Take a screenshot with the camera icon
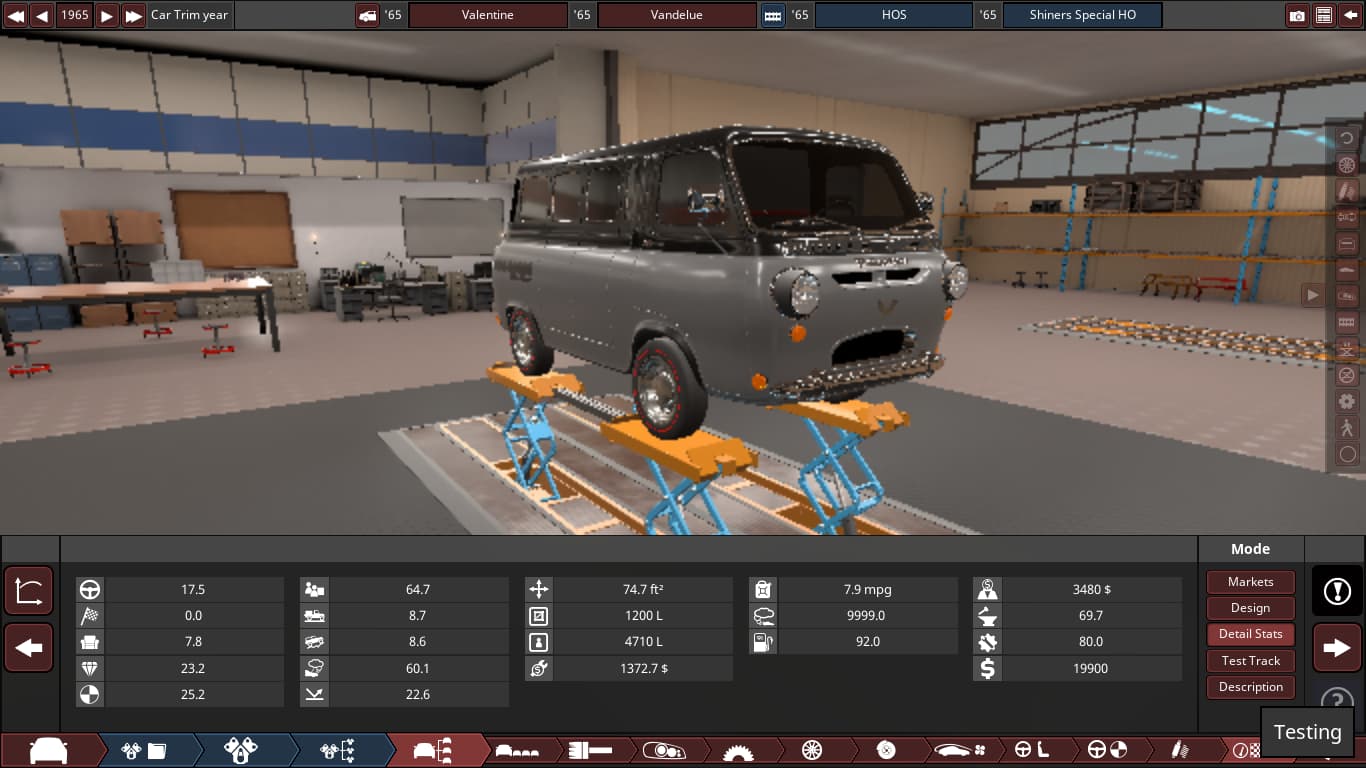Viewport: 1366px width, 768px height. 1297,15
